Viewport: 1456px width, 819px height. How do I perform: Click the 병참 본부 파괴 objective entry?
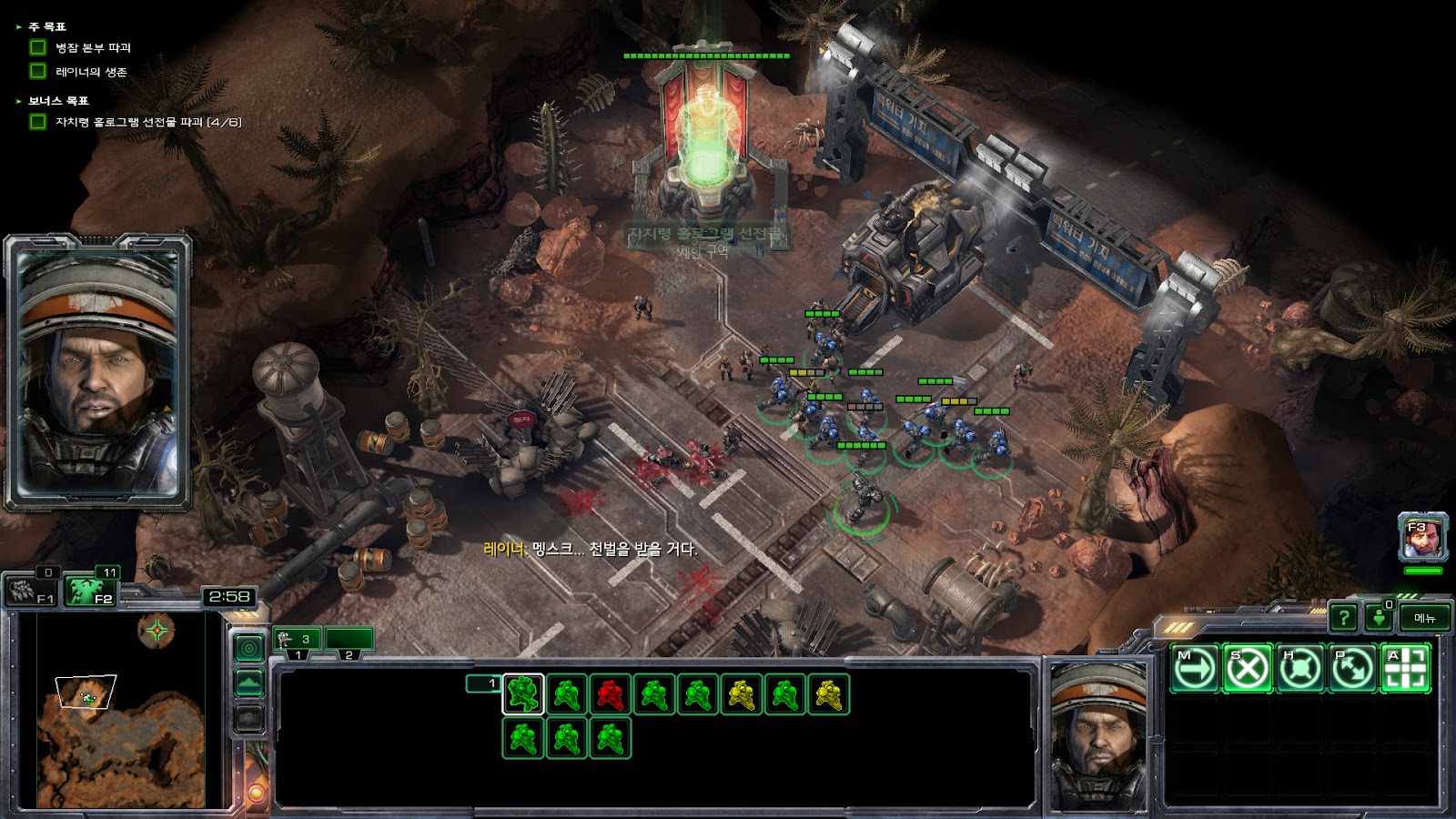click(x=93, y=47)
